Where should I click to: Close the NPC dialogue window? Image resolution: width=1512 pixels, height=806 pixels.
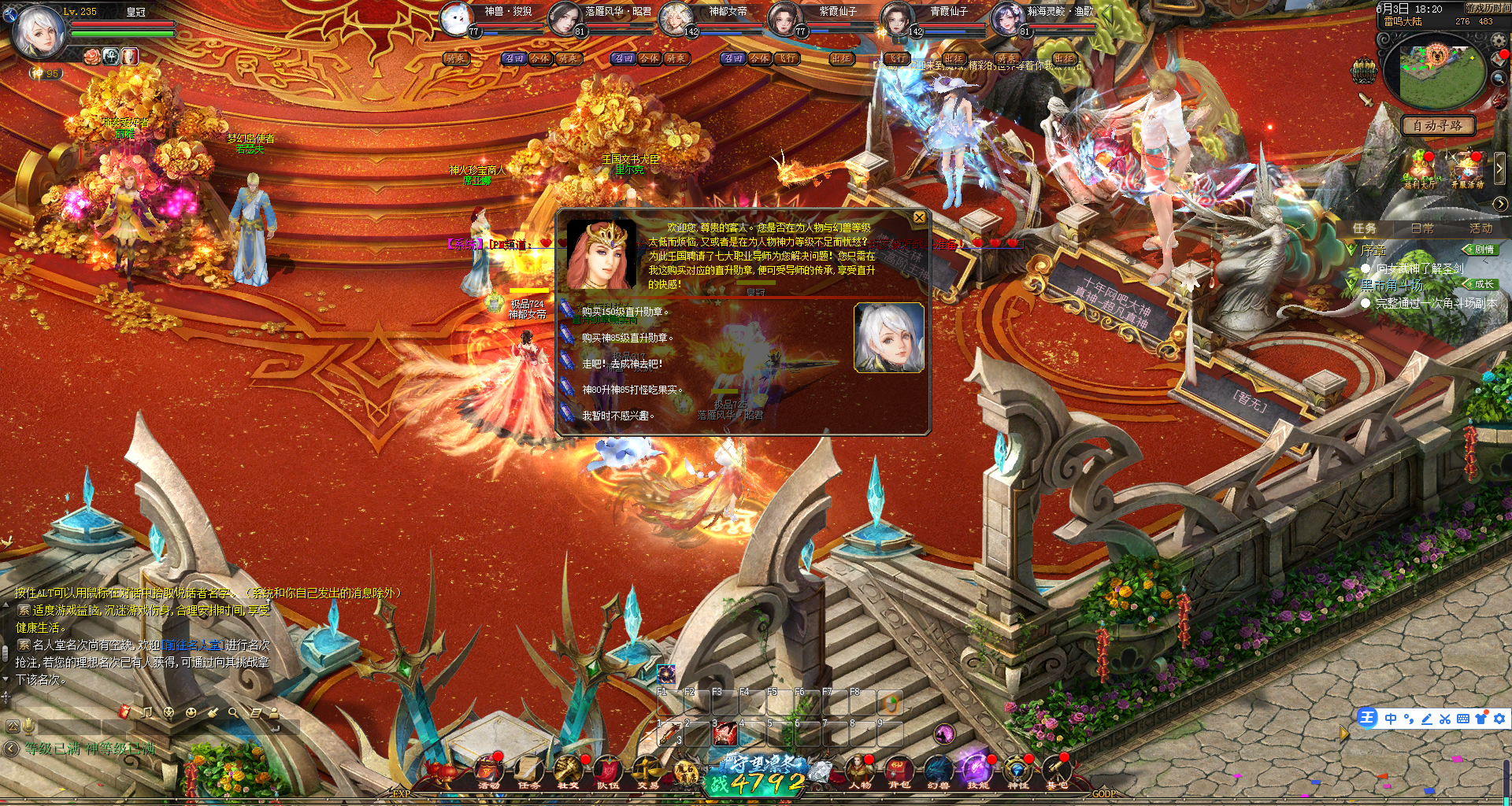[919, 218]
